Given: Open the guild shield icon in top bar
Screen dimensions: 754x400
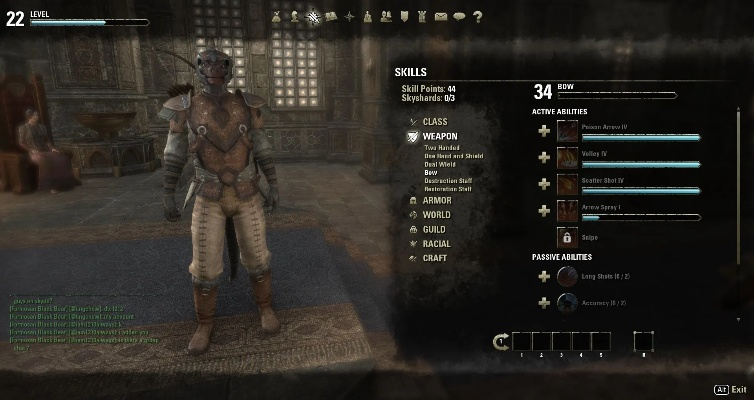Looking at the screenshot, I should [x=404, y=16].
